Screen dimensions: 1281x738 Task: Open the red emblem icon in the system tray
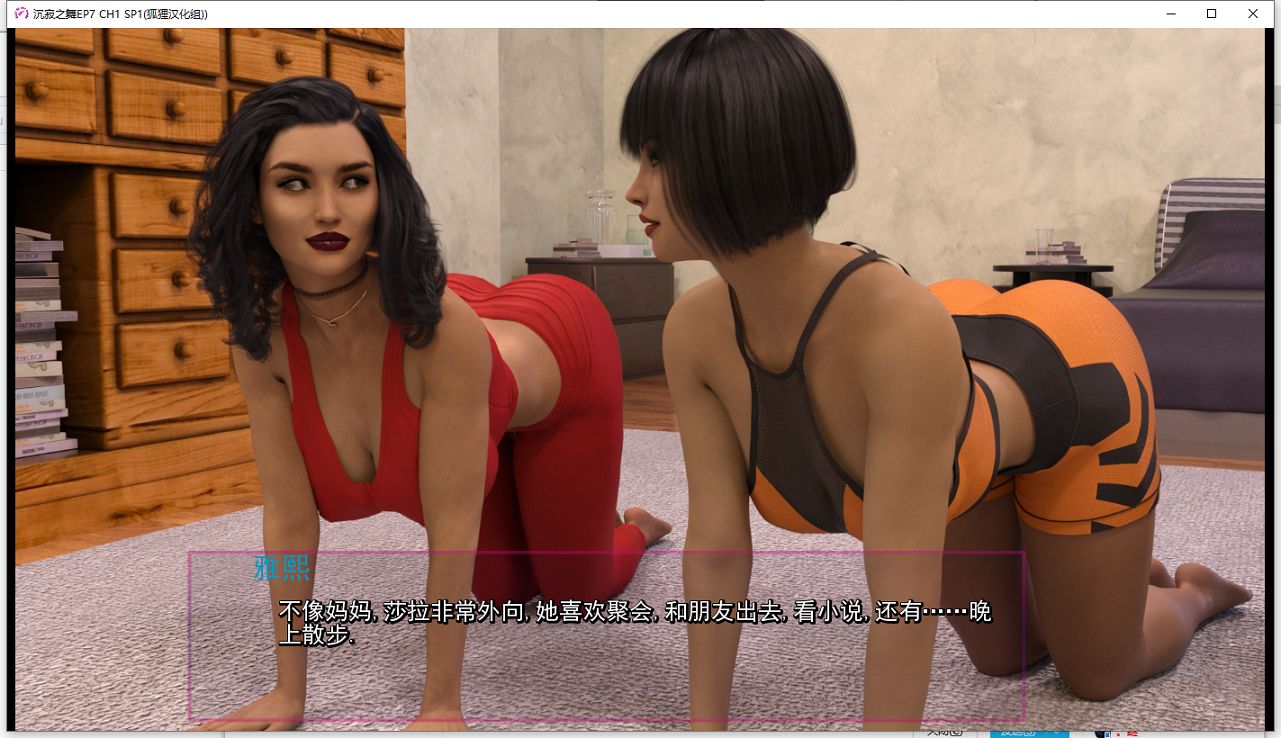(x=1133, y=734)
